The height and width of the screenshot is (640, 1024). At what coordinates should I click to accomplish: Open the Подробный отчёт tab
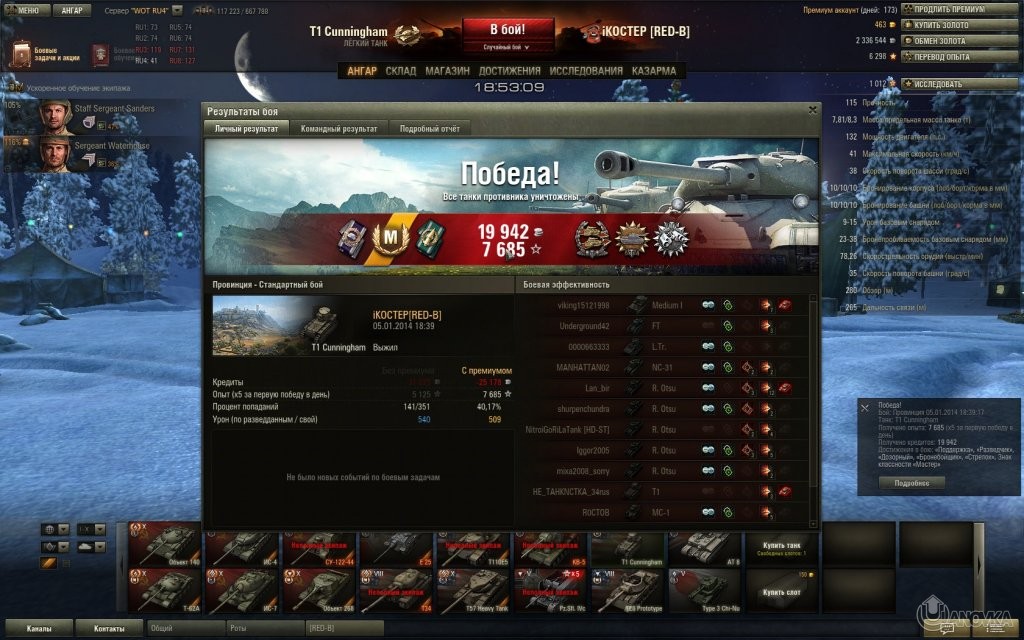point(429,128)
